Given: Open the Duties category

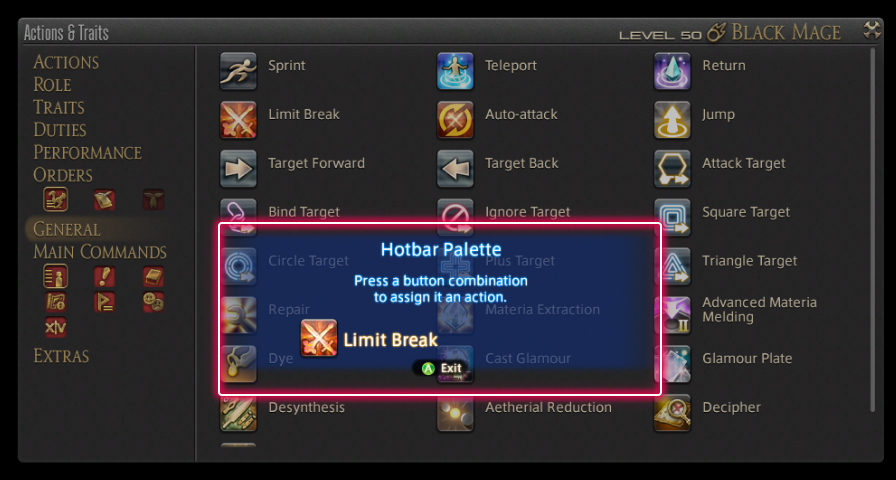Looking at the screenshot, I should pos(60,130).
